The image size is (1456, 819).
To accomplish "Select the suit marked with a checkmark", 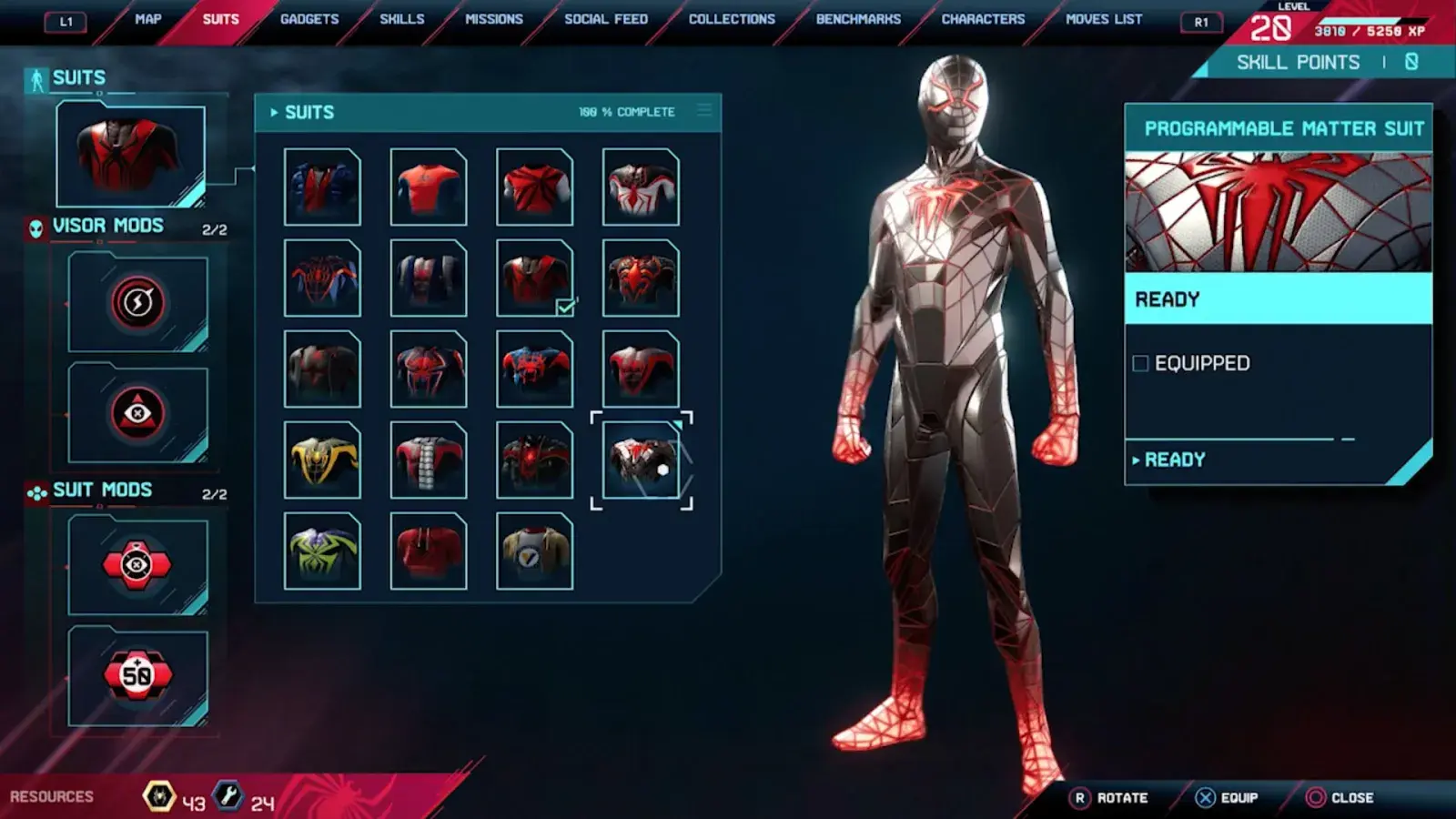I will point(534,278).
